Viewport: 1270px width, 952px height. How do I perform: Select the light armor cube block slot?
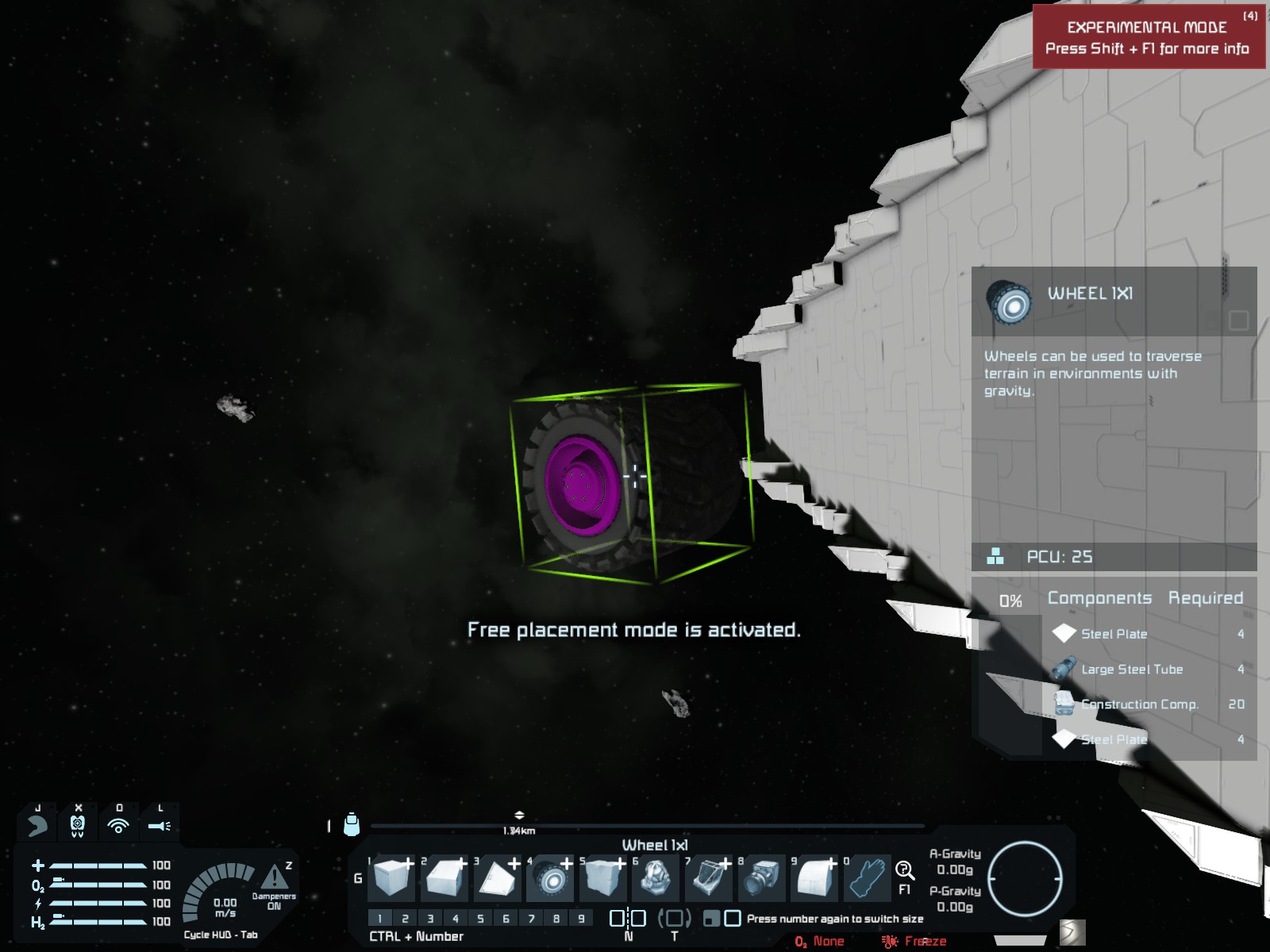point(391,878)
